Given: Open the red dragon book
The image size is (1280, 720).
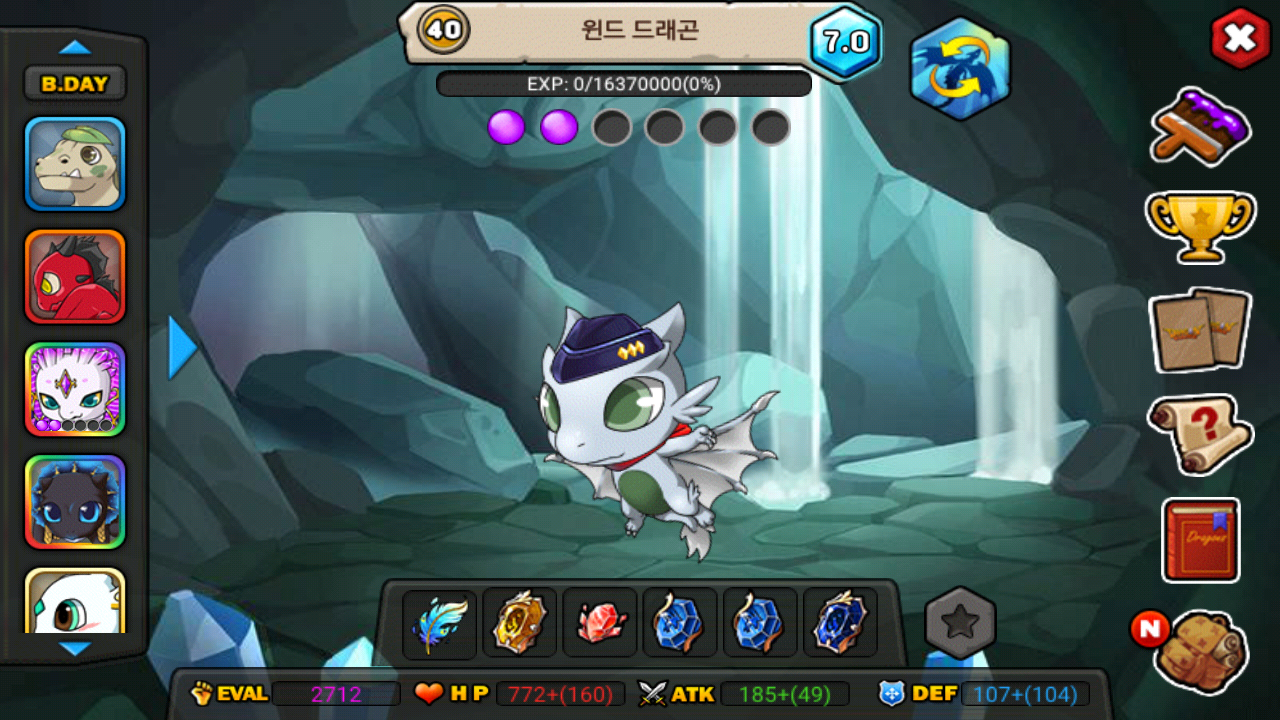Looking at the screenshot, I should (1201, 540).
